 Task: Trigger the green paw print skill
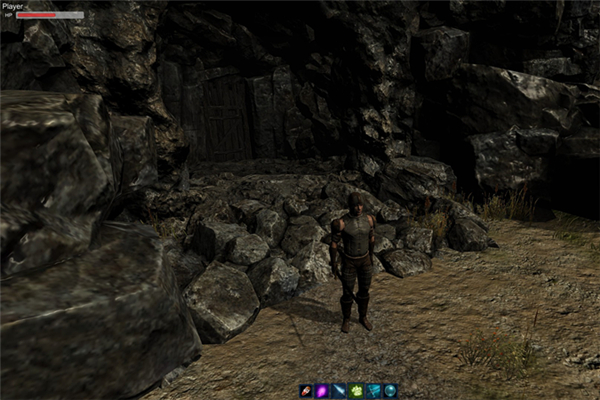pos(357,391)
